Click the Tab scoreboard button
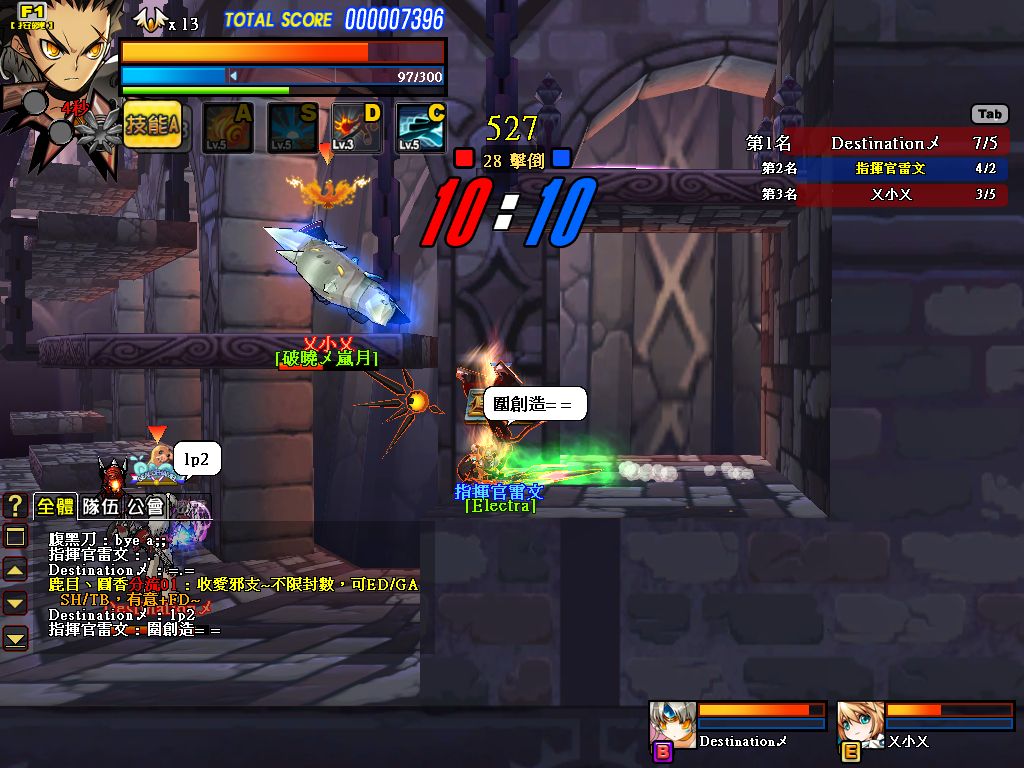1024x768 pixels. 989,114
